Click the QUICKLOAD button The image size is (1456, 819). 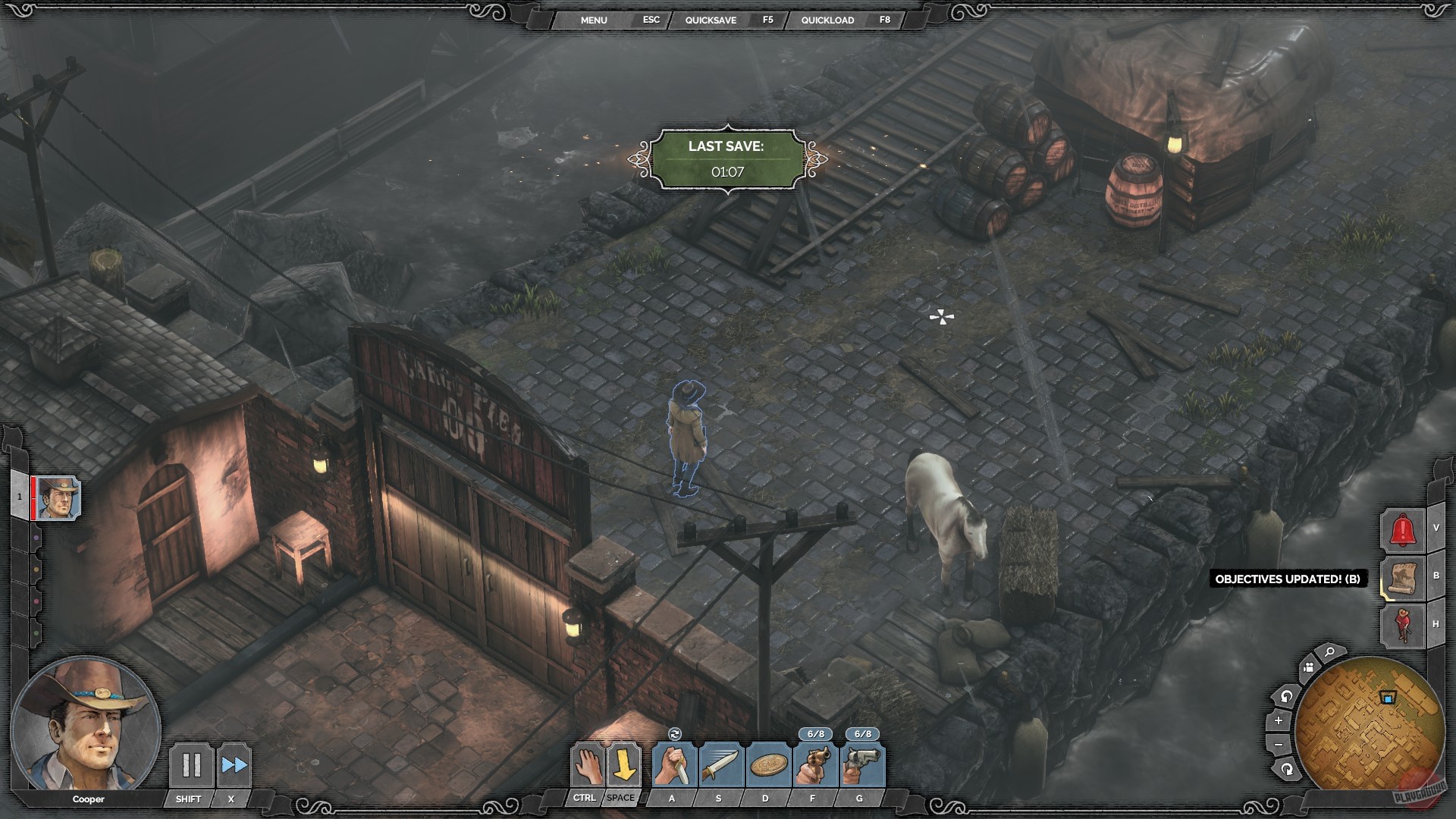click(827, 20)
